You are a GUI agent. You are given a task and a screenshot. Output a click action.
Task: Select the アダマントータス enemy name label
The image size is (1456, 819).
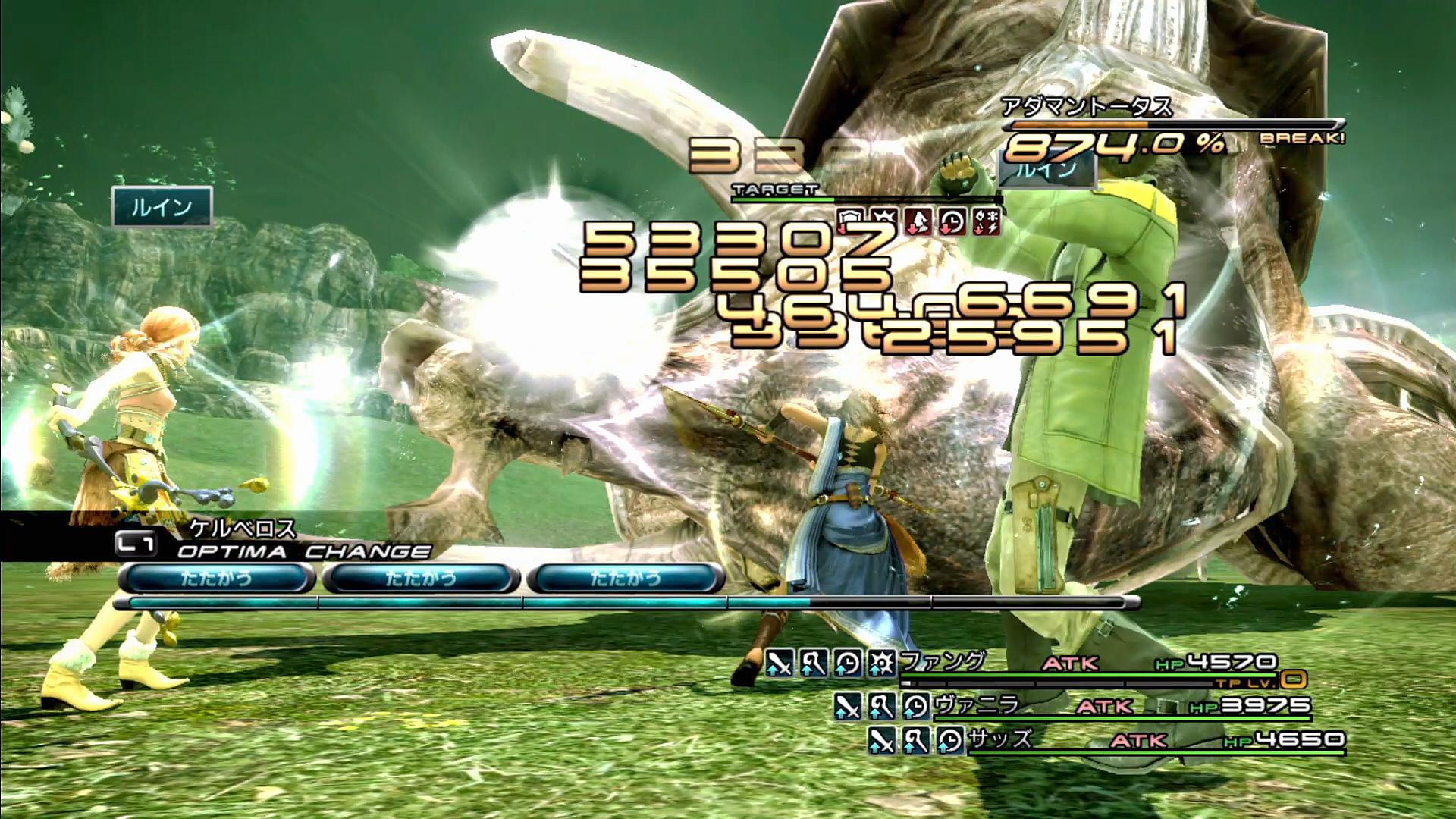[x=1086, y=107]
